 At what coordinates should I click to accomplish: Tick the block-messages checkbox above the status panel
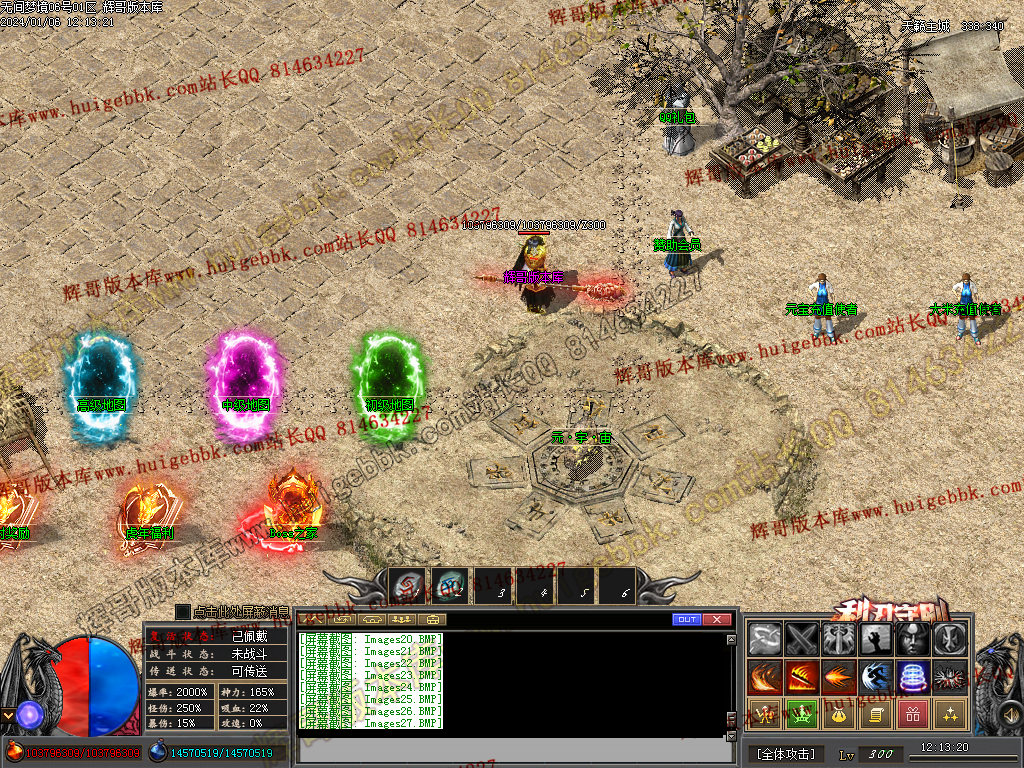coord(183,611)
